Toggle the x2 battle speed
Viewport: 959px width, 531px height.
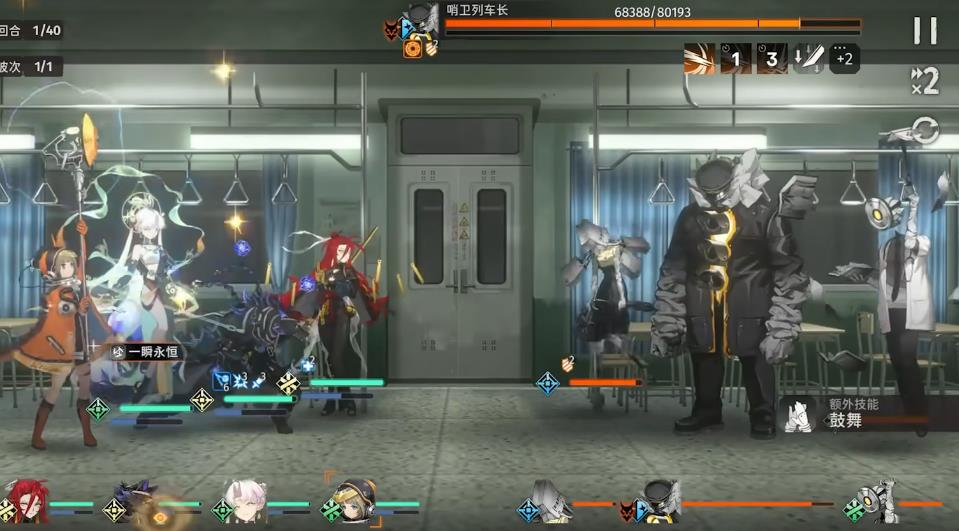pyautogui.click(x=925, y=80)
